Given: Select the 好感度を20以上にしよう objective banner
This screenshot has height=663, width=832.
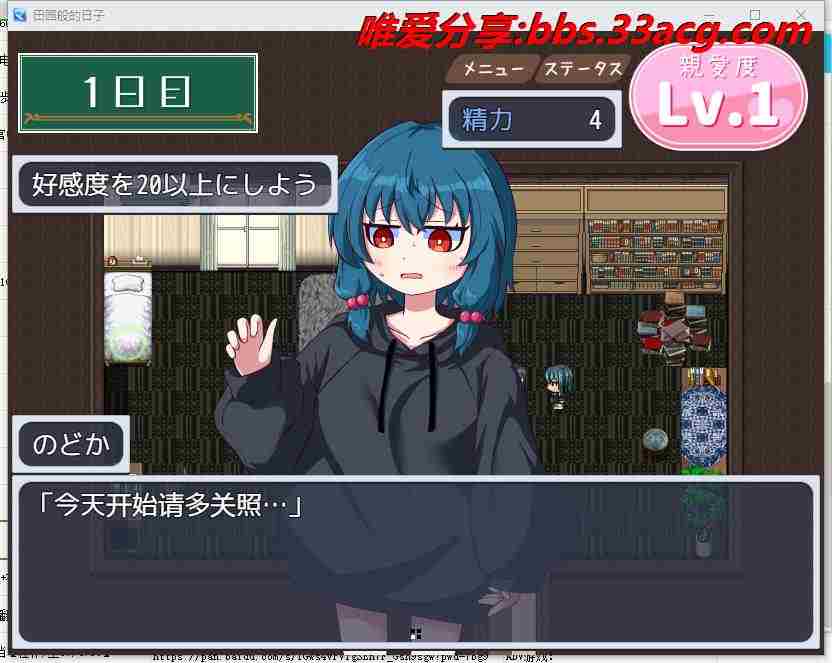Looking at the screenshot, I should tap(174, 184).
